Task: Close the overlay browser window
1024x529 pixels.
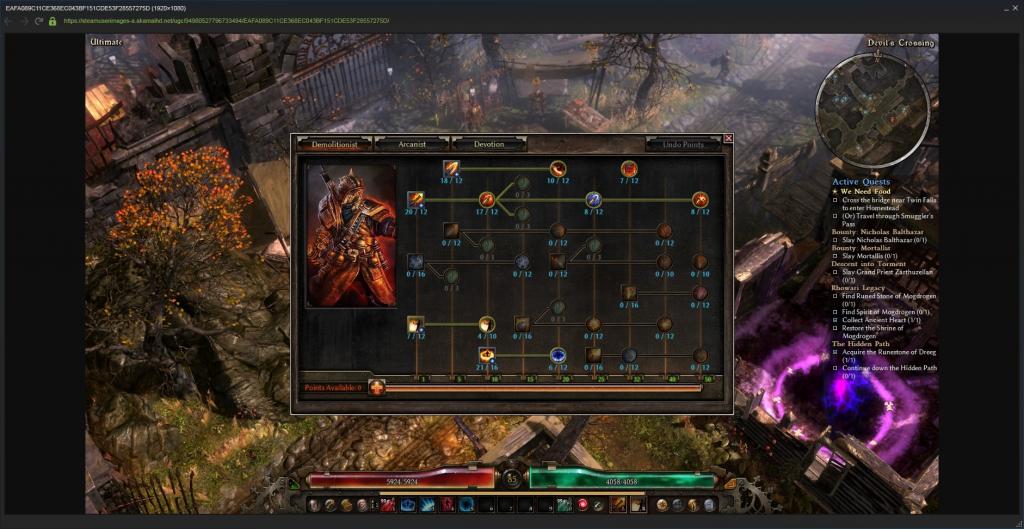Action: (x=1013, y=7)
